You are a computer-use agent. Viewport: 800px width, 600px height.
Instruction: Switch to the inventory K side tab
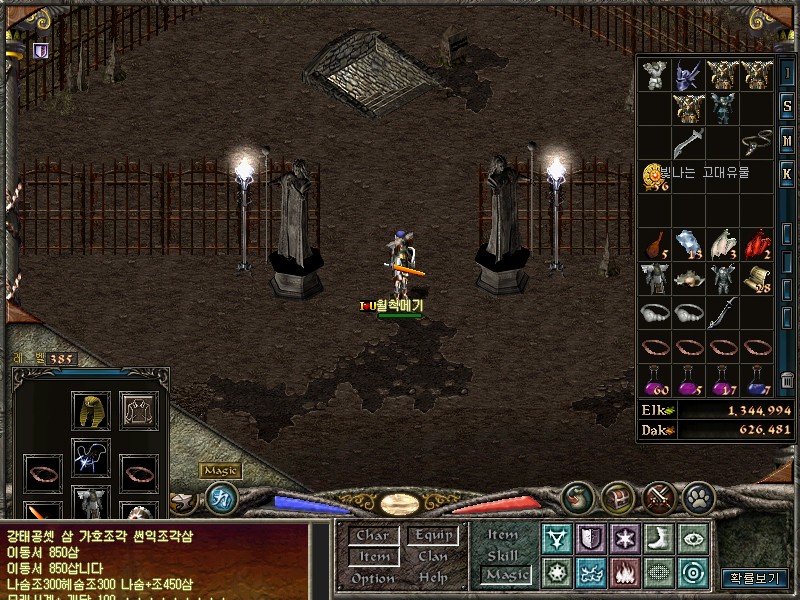[787, 172]
